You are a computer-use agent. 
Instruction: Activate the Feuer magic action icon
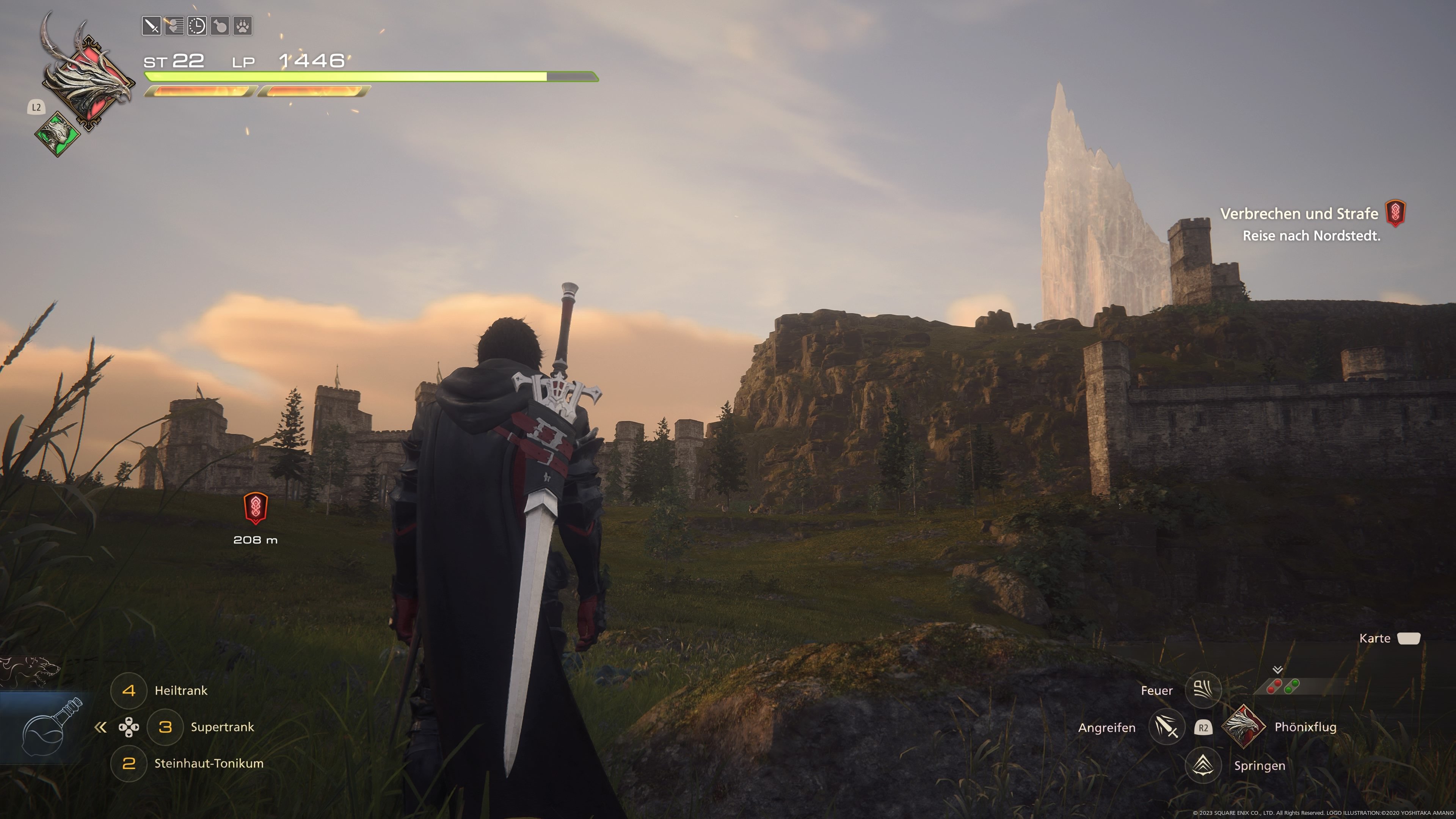[1203, 690]
